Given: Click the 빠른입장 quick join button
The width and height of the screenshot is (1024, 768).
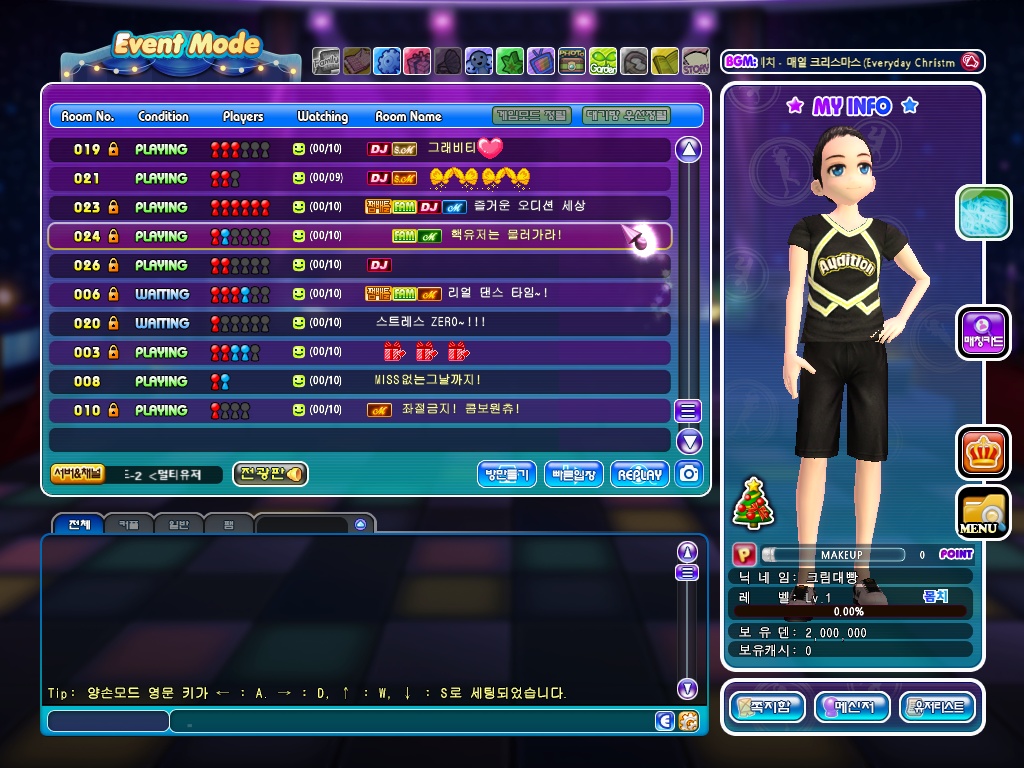Looking at the screenshot, I should click(x=573, y=474).
